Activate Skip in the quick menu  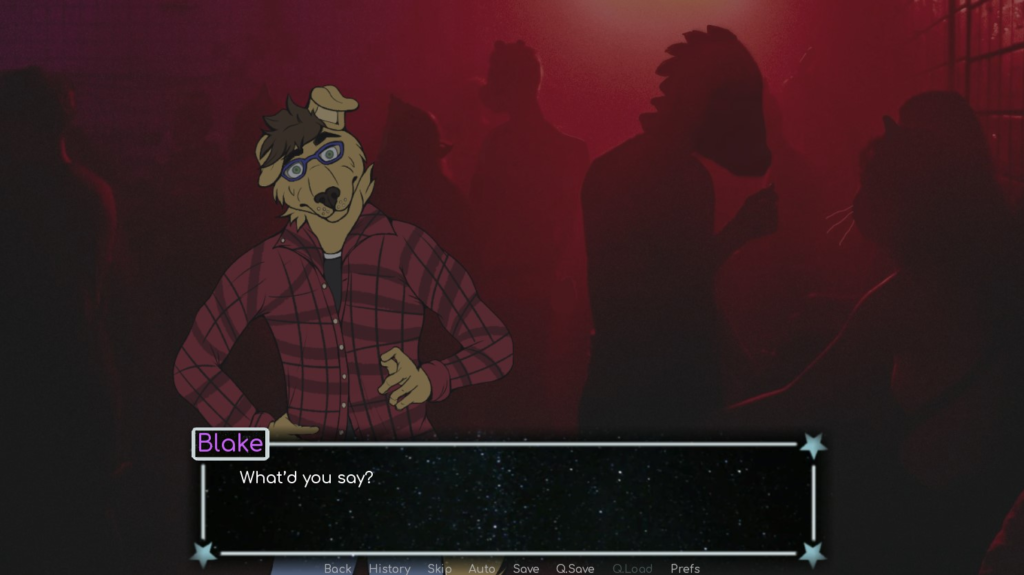click(440, 568)
